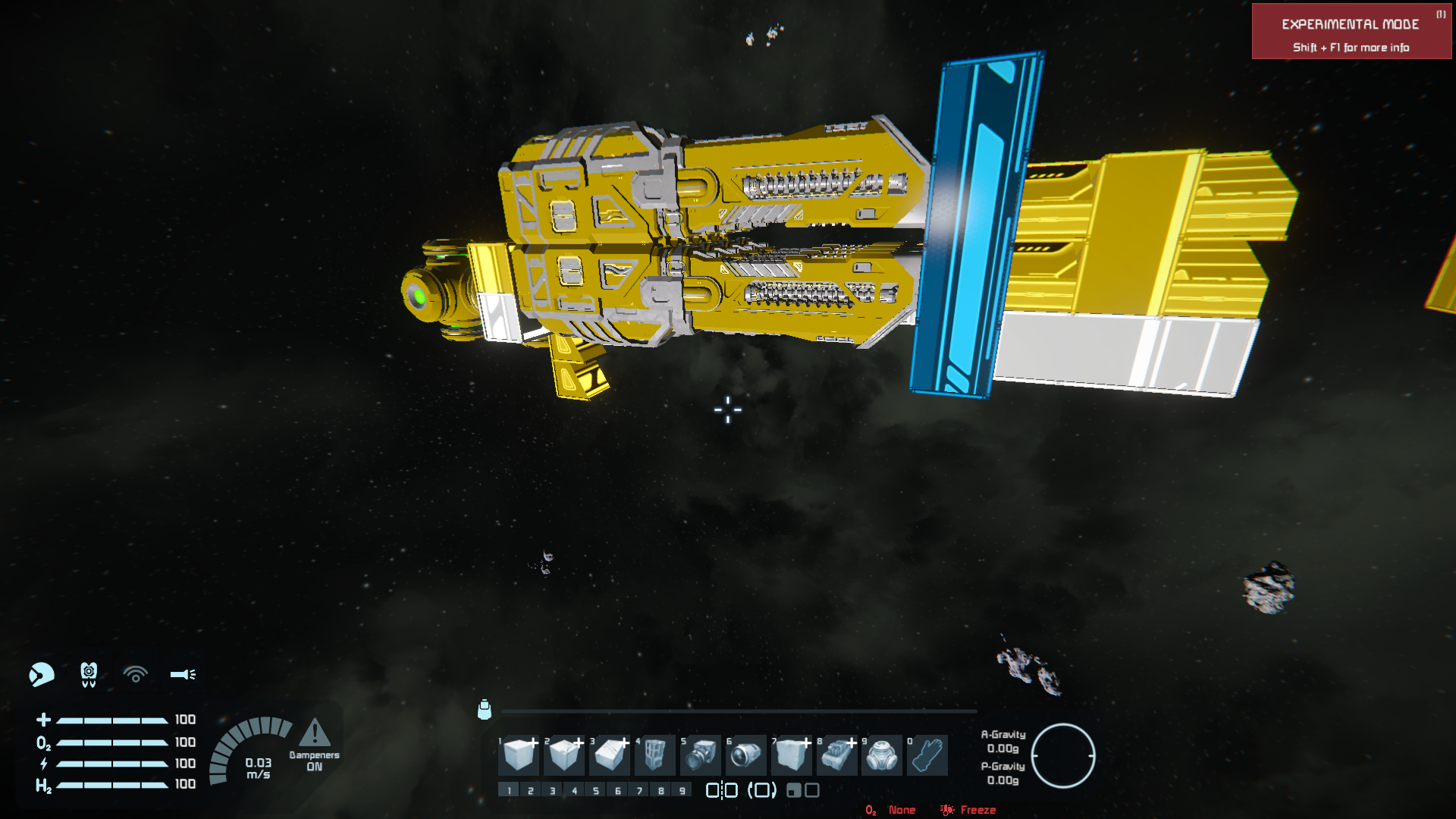This screenshot has height=819, width=1456.
Task: Choose the spotlight block in slot 6
Action: click(x=746, y=755)
